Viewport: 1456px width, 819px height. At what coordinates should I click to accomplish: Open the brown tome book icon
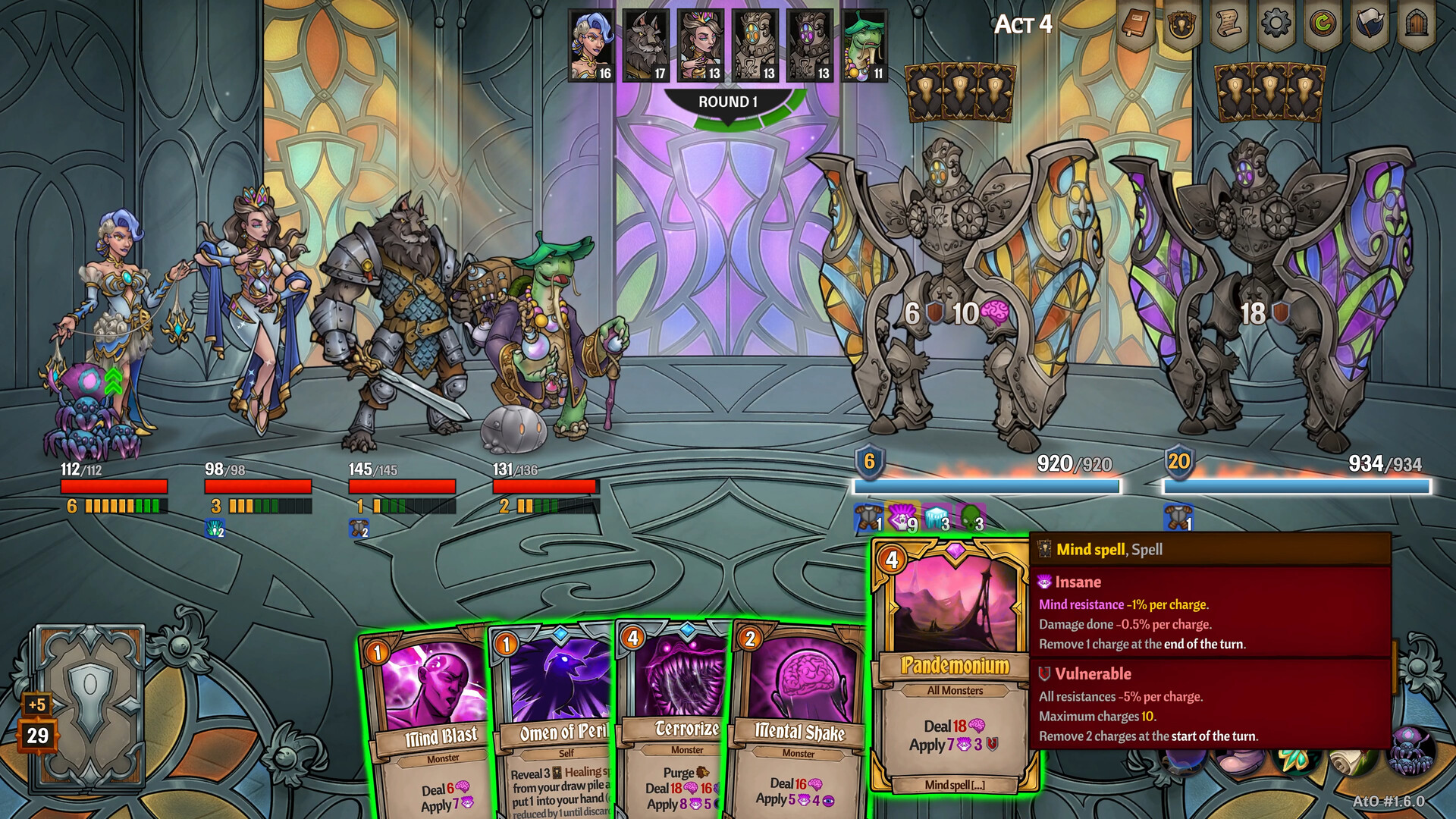pyautogui.click(x=1135, y=27)
